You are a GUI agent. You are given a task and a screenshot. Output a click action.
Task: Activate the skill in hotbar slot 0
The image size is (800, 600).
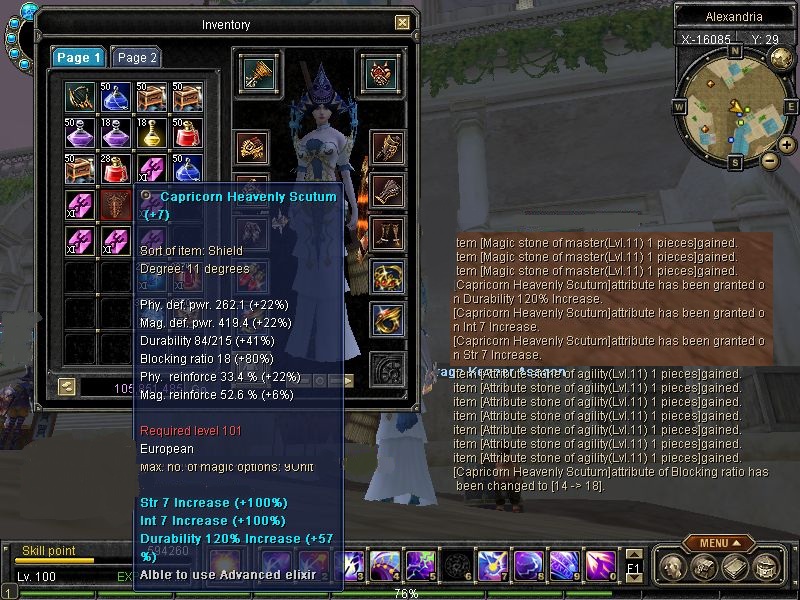[x=603, y=566]
